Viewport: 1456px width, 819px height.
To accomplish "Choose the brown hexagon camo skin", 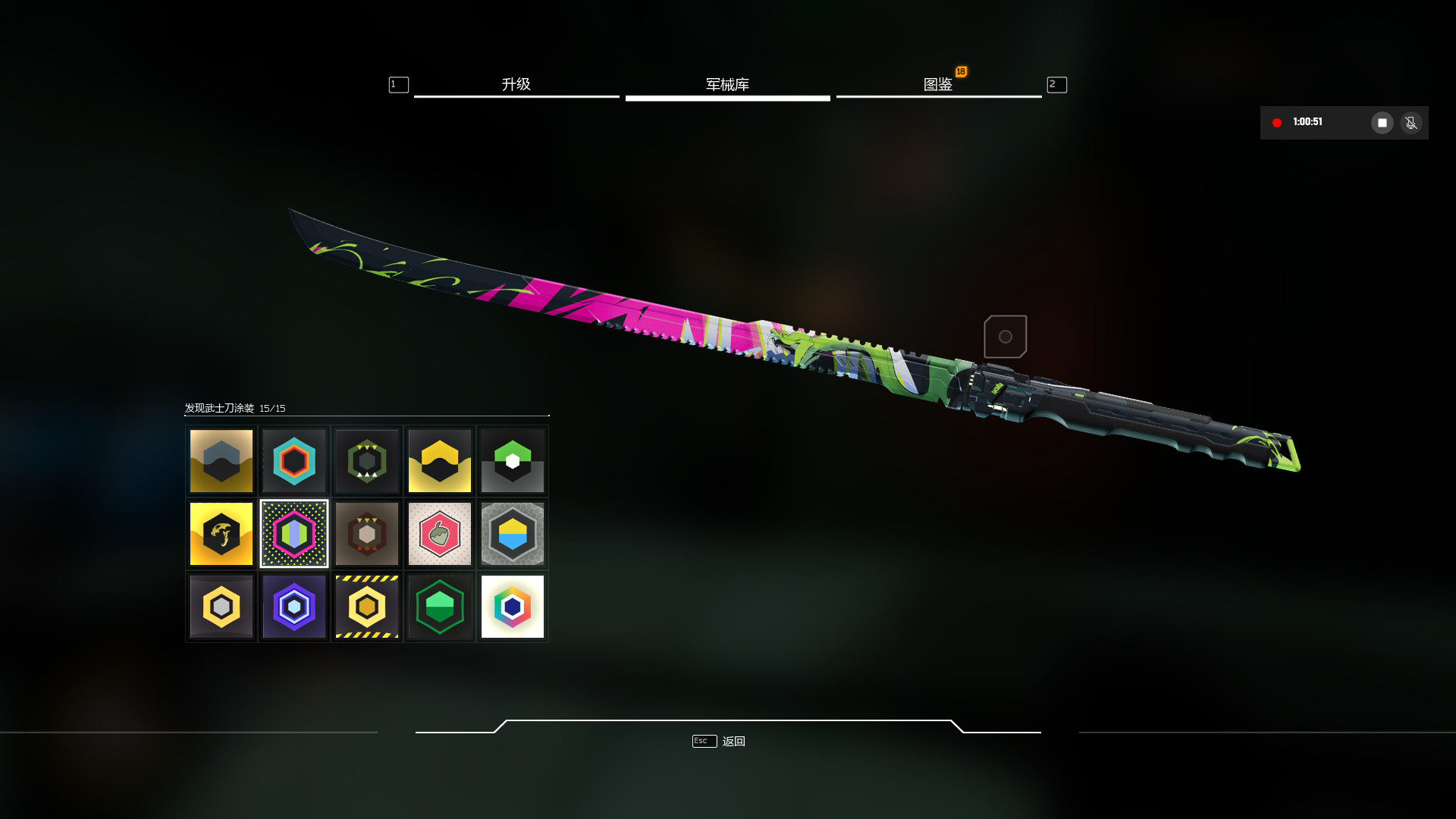I will pos(367,534).
